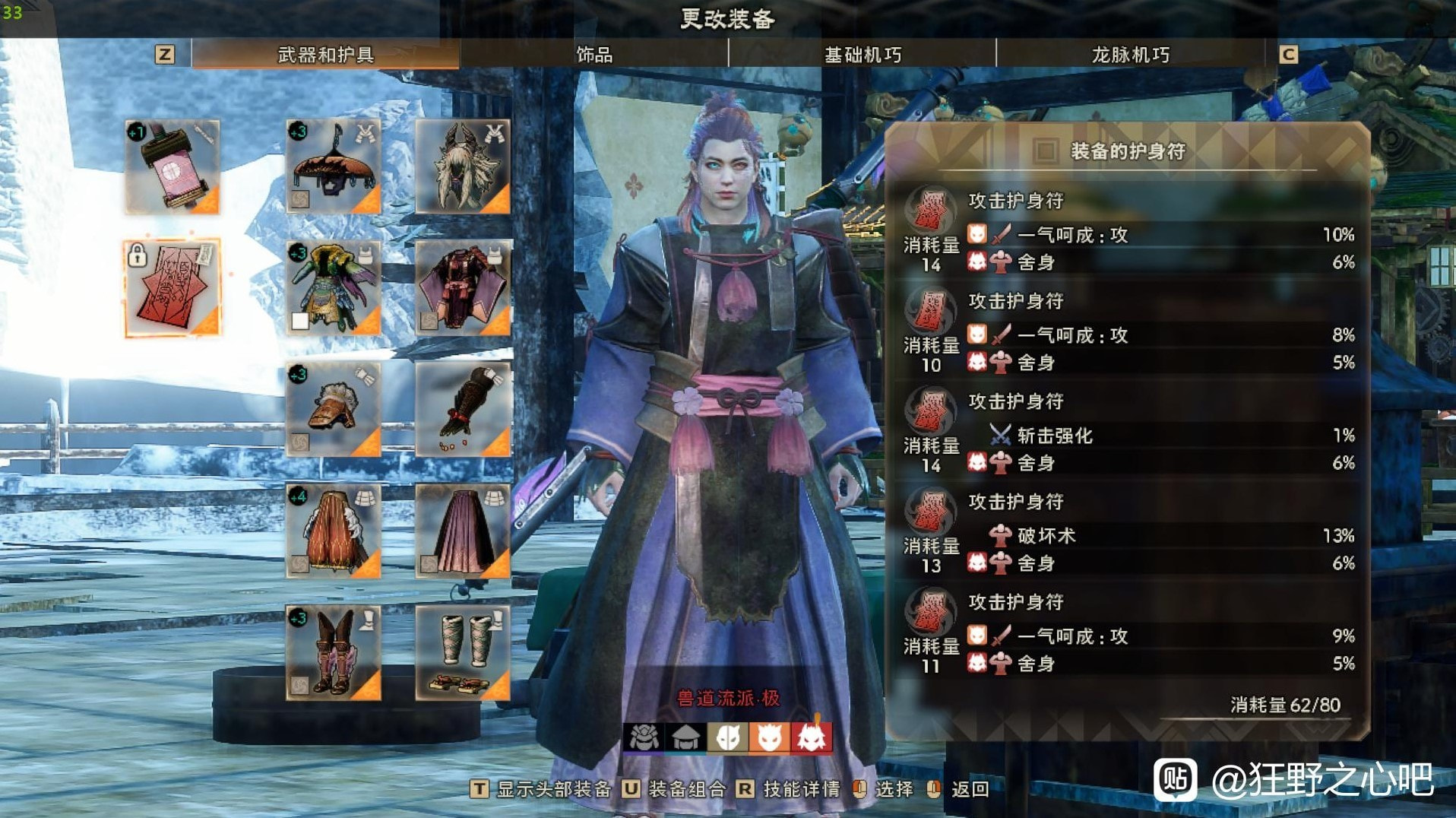The image size is (1456, 818).
Task: Select the red beast stance icon
Action: 812,737
